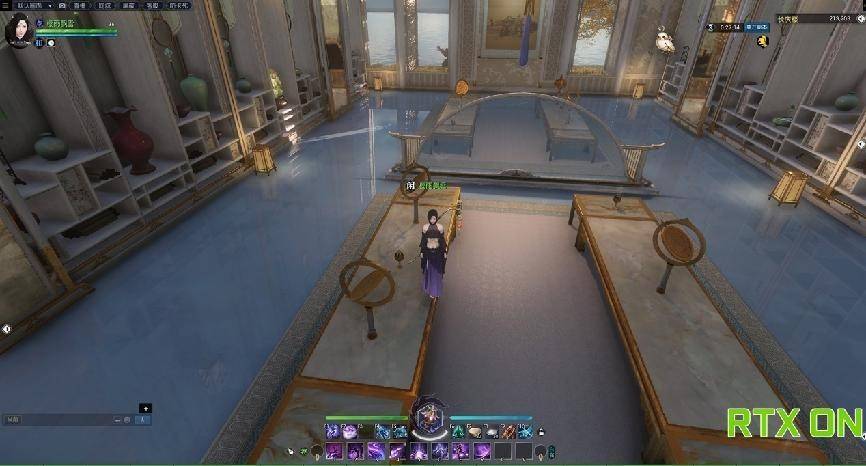Click the yellow round icon under the clock

coord(762,40)
